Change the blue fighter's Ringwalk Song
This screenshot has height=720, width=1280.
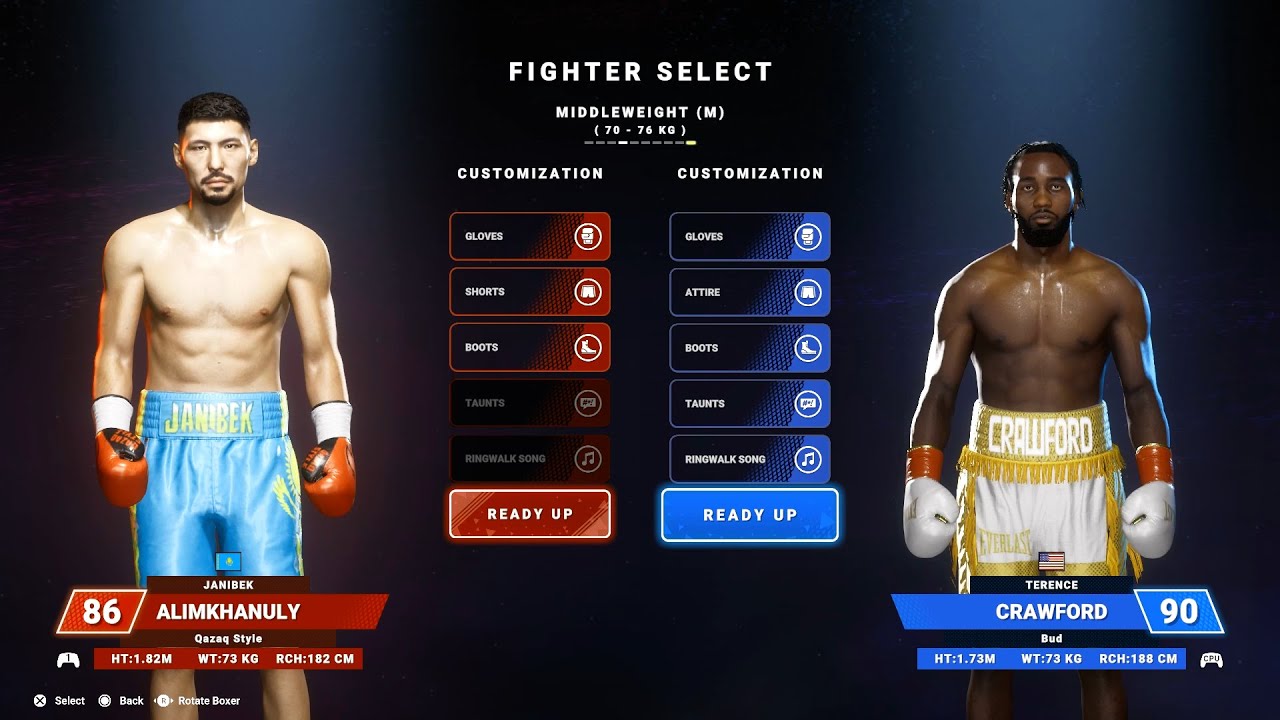(x=749, y=459)
